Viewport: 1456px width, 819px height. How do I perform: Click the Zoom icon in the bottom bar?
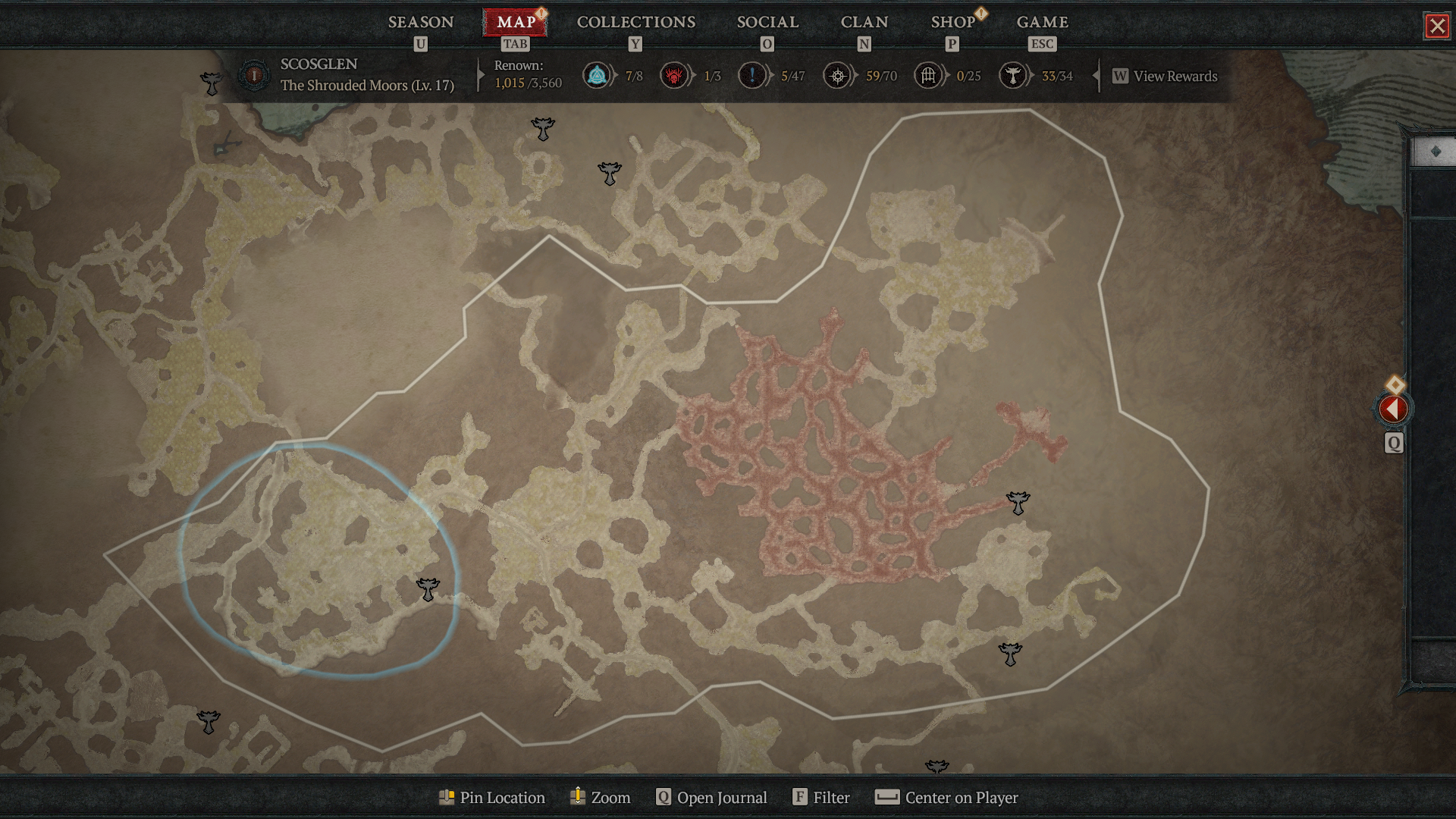click(x=578, y=797)
